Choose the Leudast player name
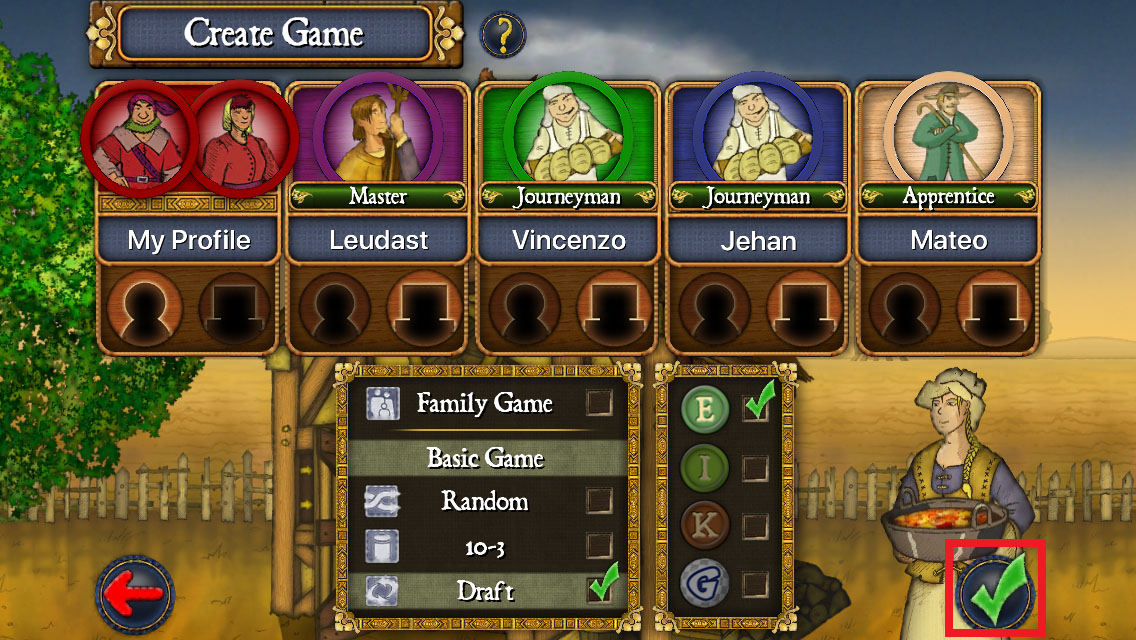Screen dimensions: 1136x640 [378, 240]
